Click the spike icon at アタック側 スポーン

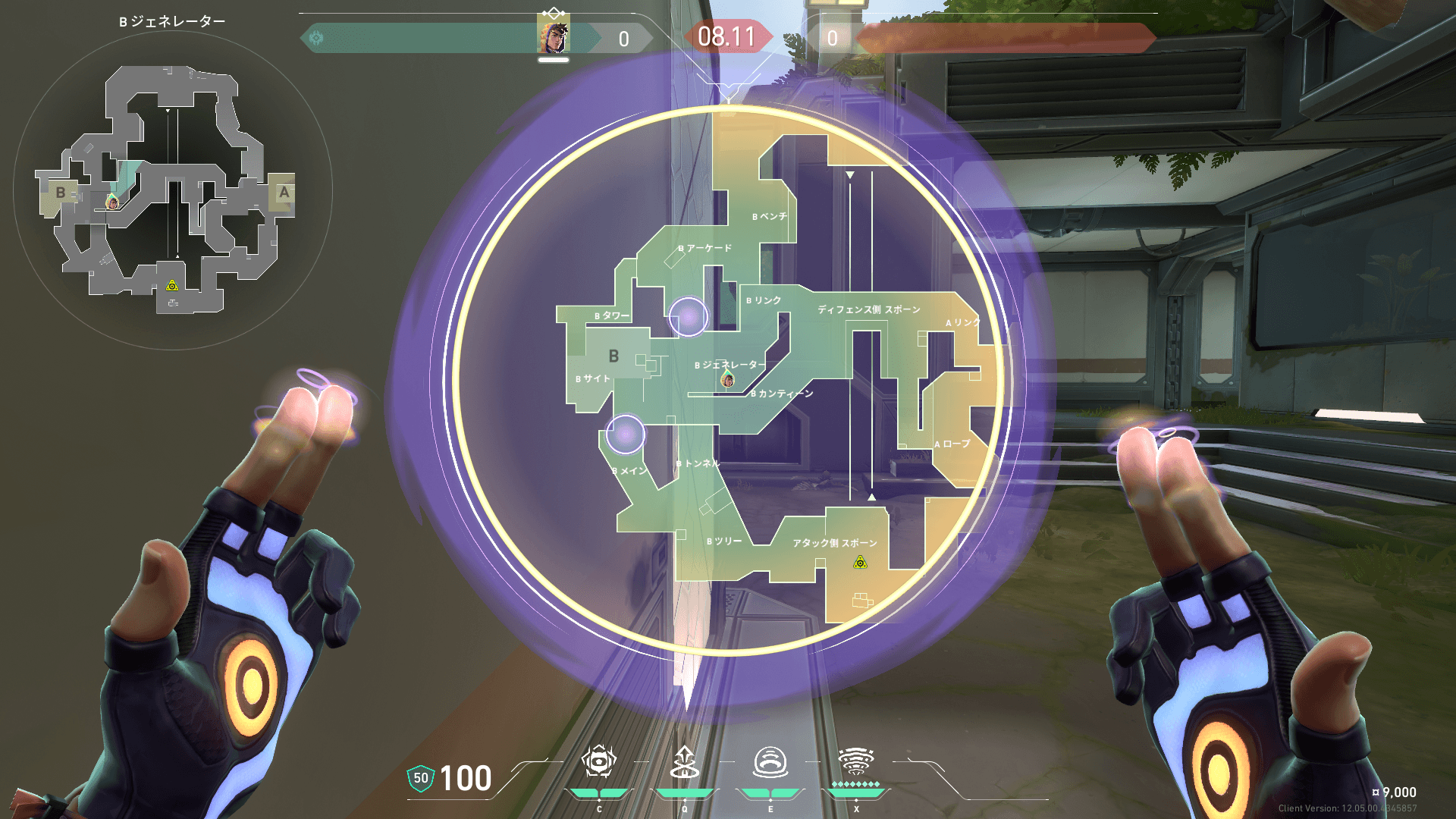tap(860, 563)
